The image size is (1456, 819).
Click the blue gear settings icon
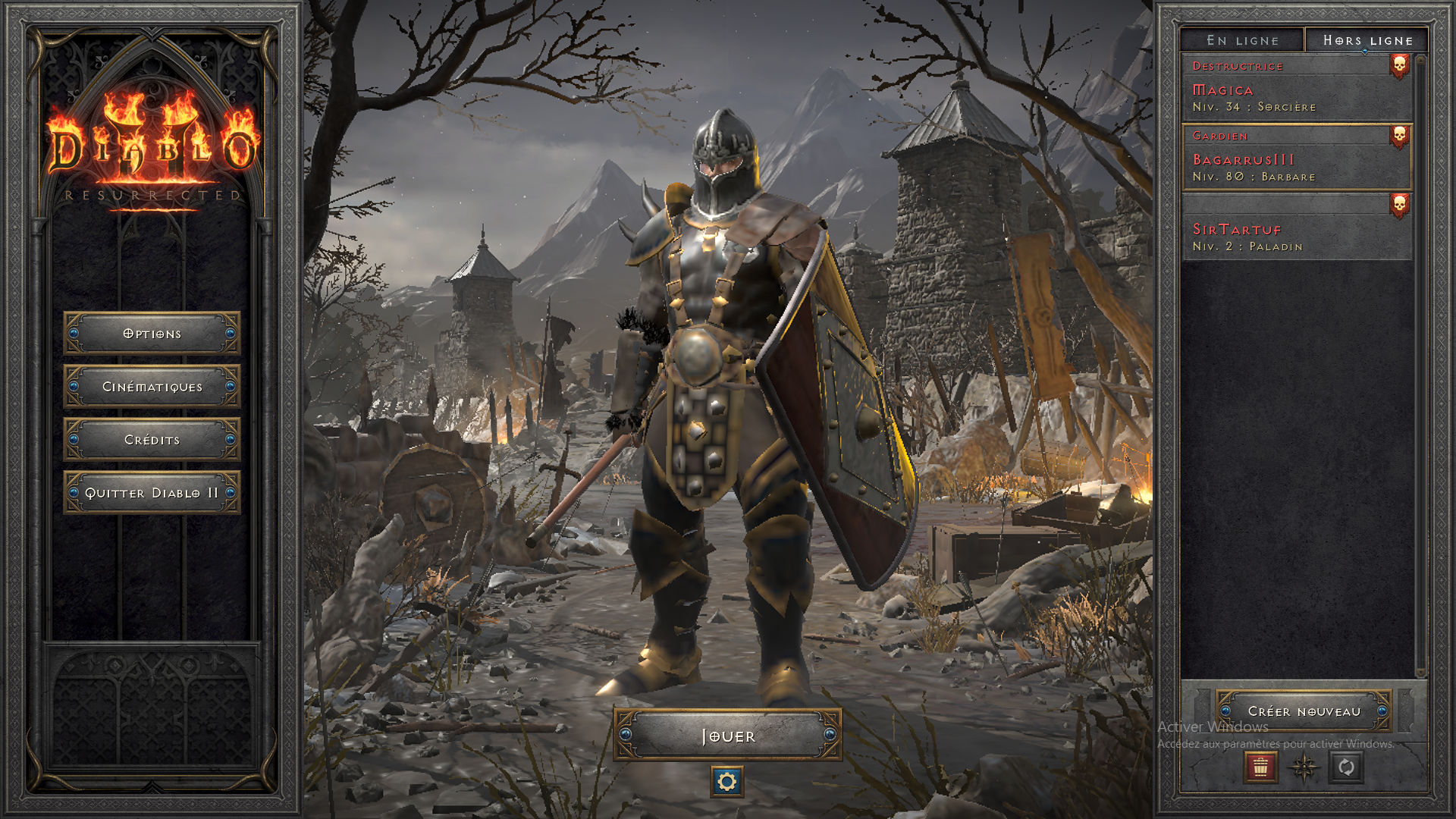[x=726, y=782]
